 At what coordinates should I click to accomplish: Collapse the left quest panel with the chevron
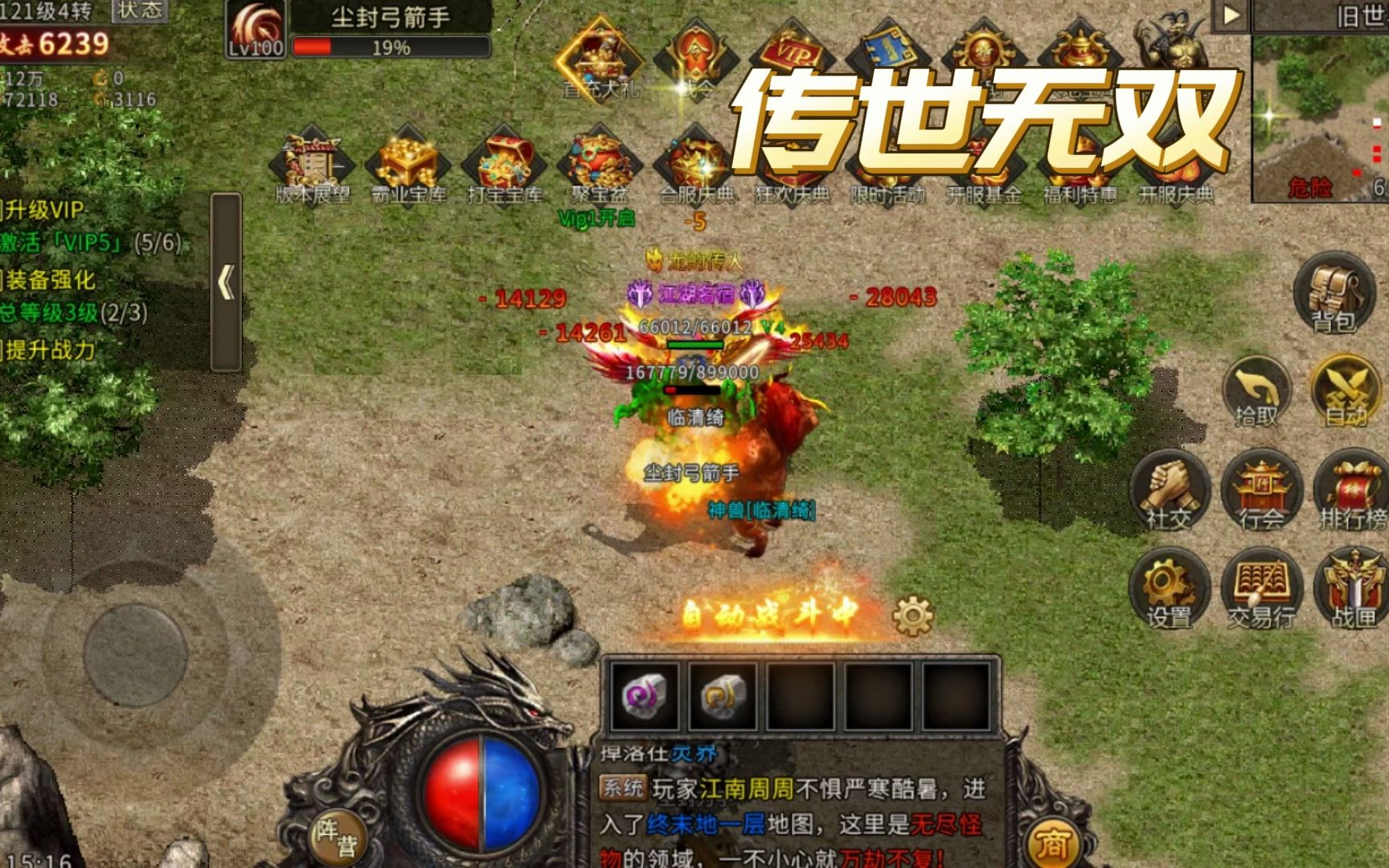(226, 281)
